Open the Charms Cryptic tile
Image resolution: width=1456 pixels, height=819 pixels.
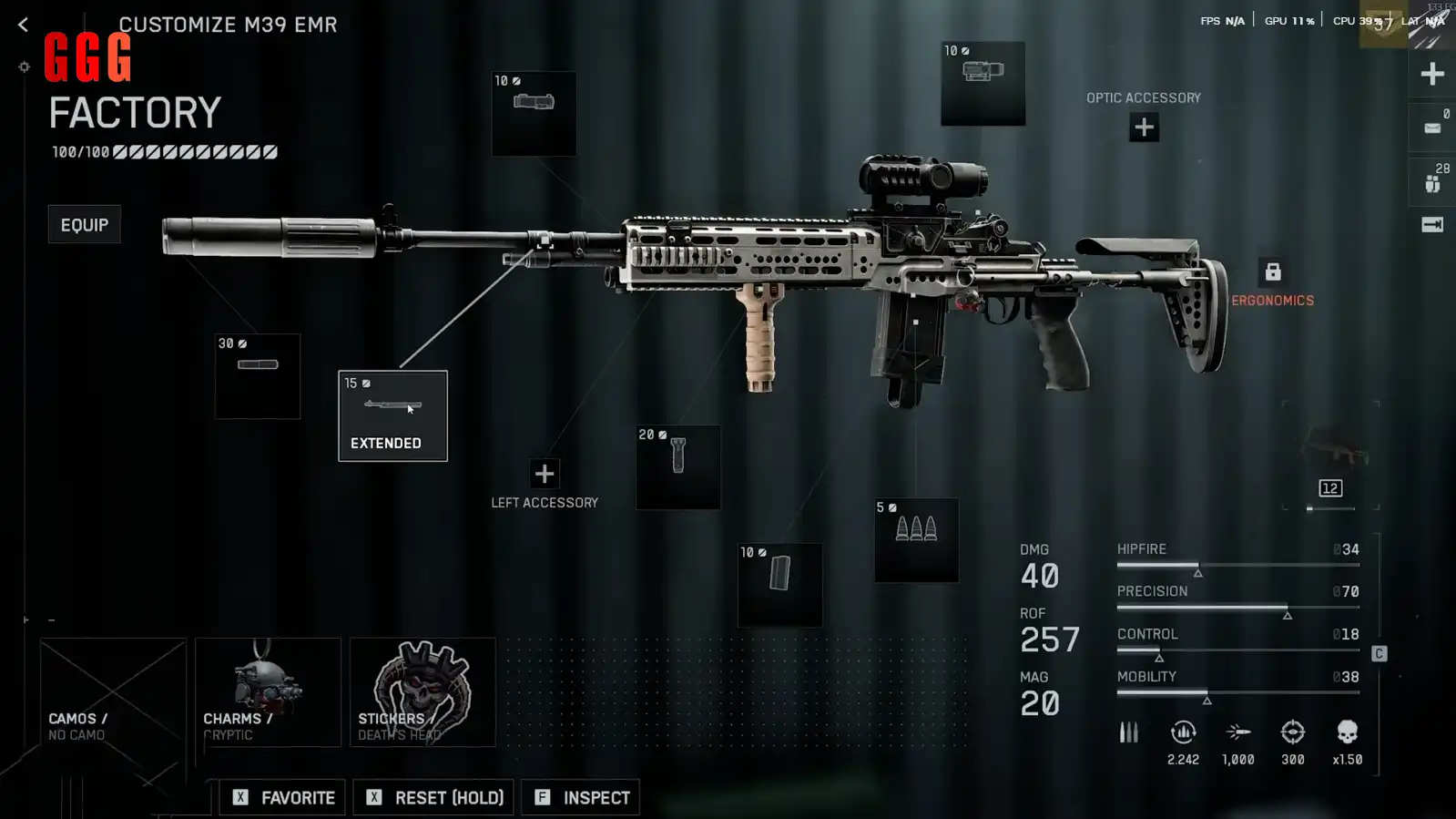tap(268, 692)
